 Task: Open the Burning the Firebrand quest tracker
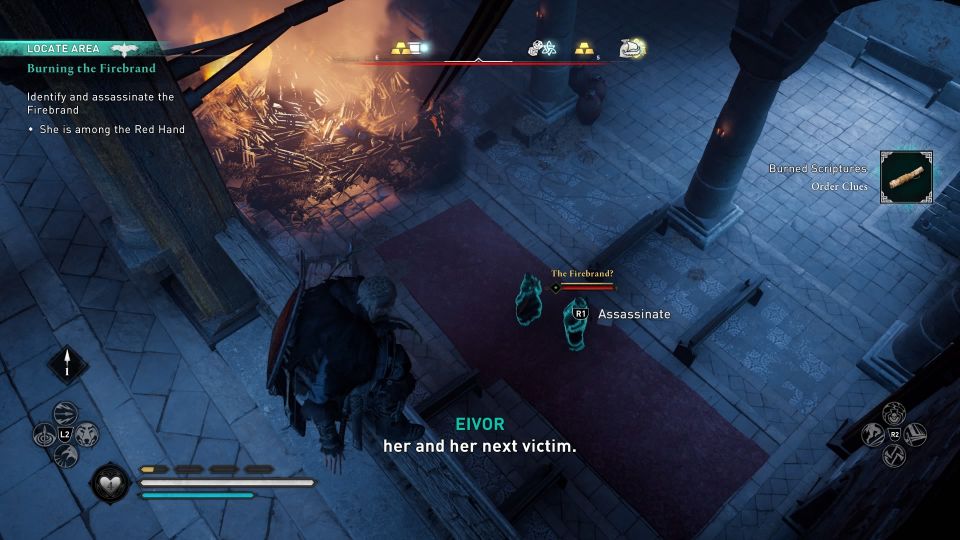click(91, 69)
